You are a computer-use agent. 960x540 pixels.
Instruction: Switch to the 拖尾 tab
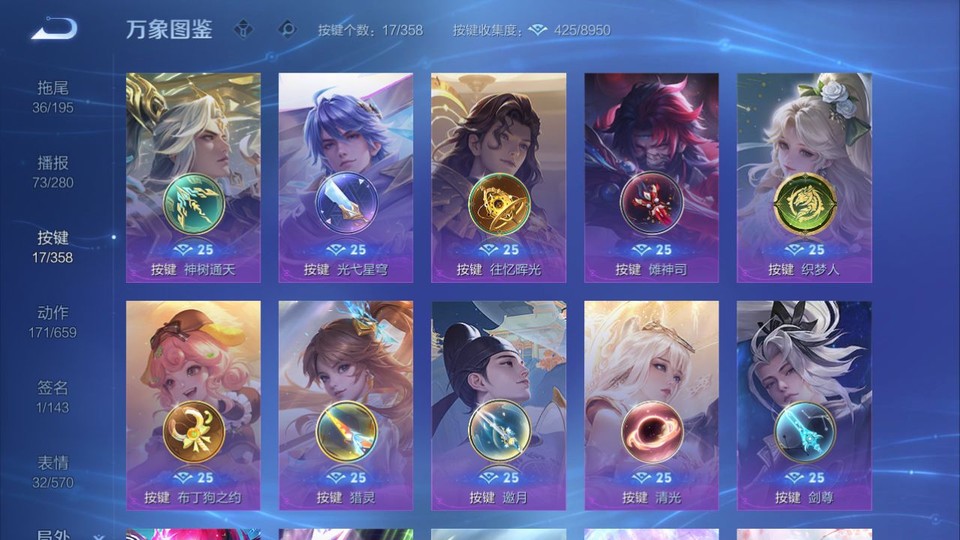click(53, 96)
